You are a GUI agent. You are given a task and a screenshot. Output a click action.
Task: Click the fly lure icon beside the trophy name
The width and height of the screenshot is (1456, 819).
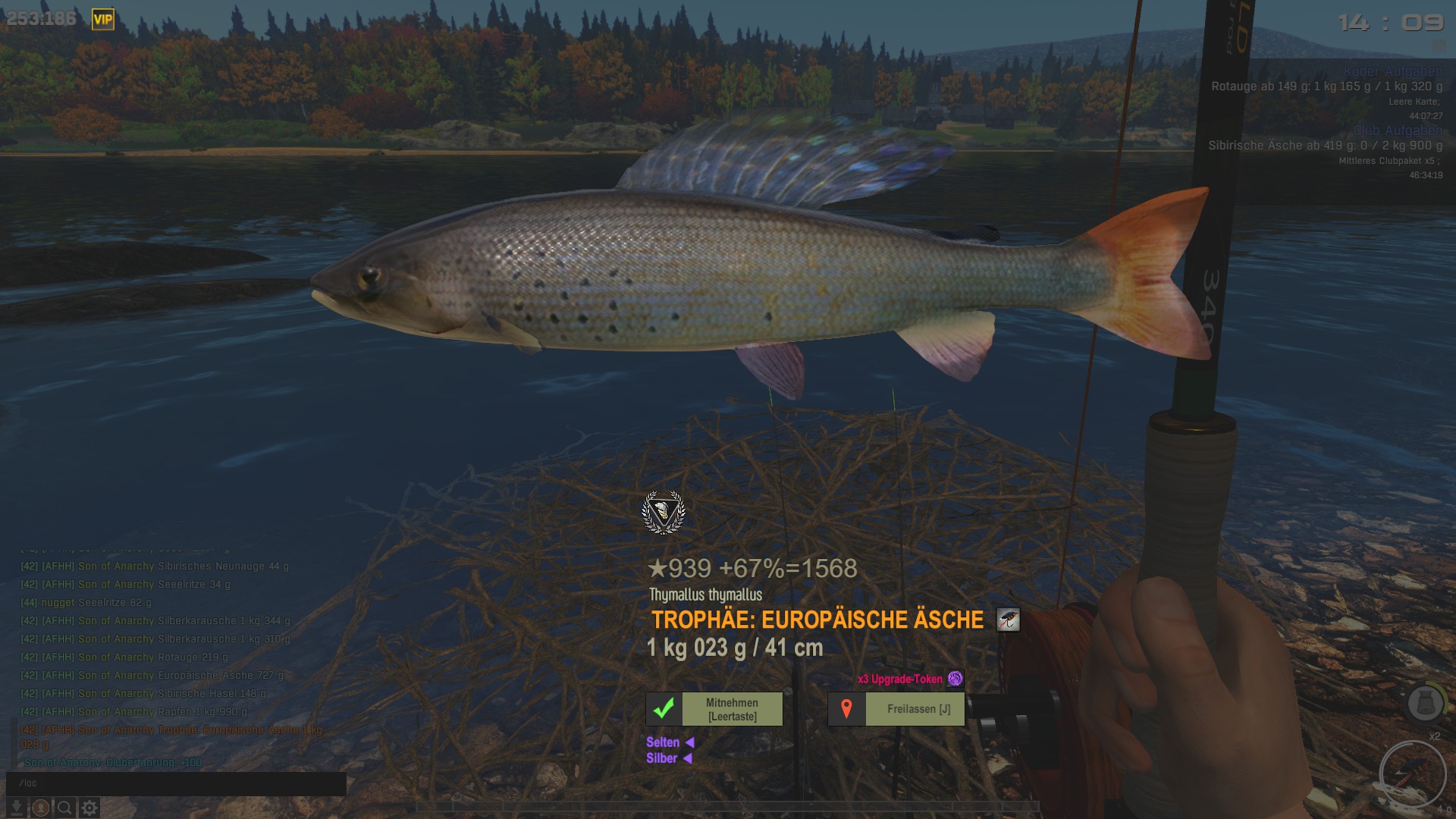[x=1008, y=620]
